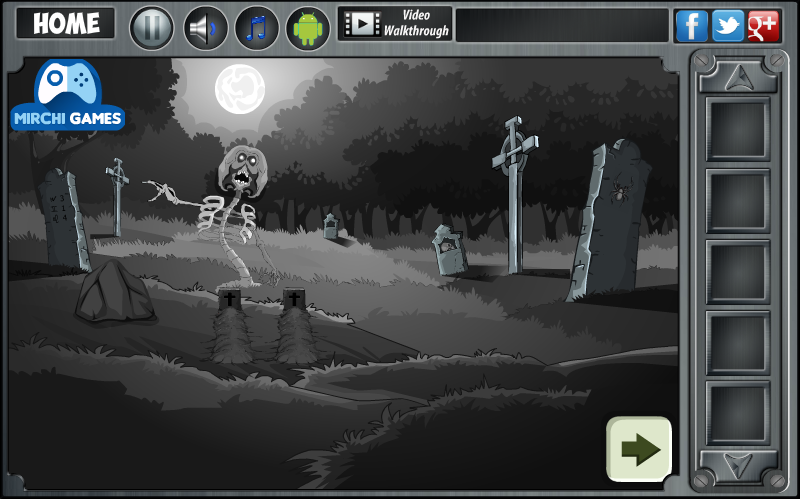Share the game on Twitter
The image size is (800, 499).
(727, 26)
